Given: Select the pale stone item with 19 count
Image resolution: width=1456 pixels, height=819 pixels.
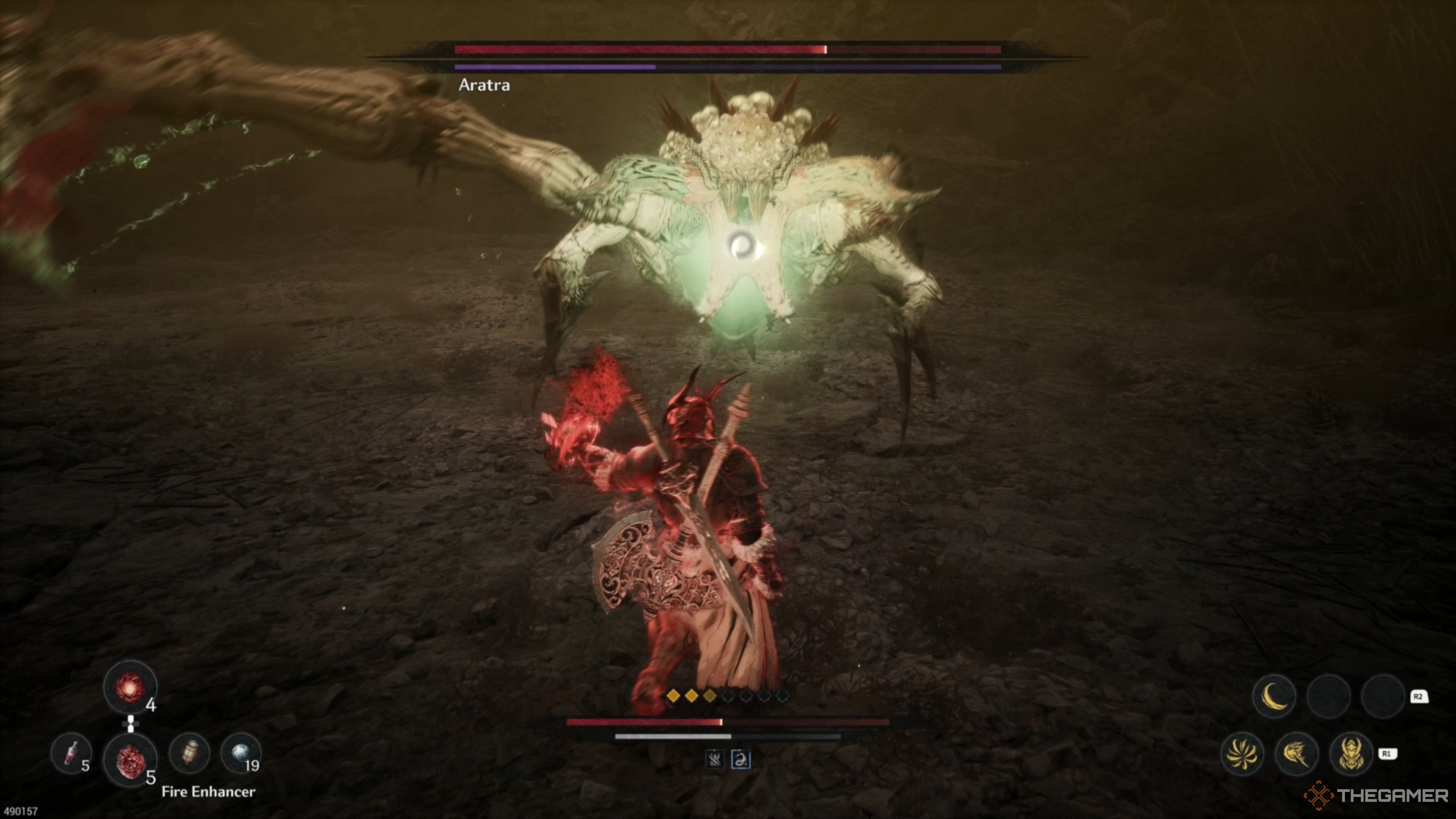Looking at the screenshot, I should 240,753.
